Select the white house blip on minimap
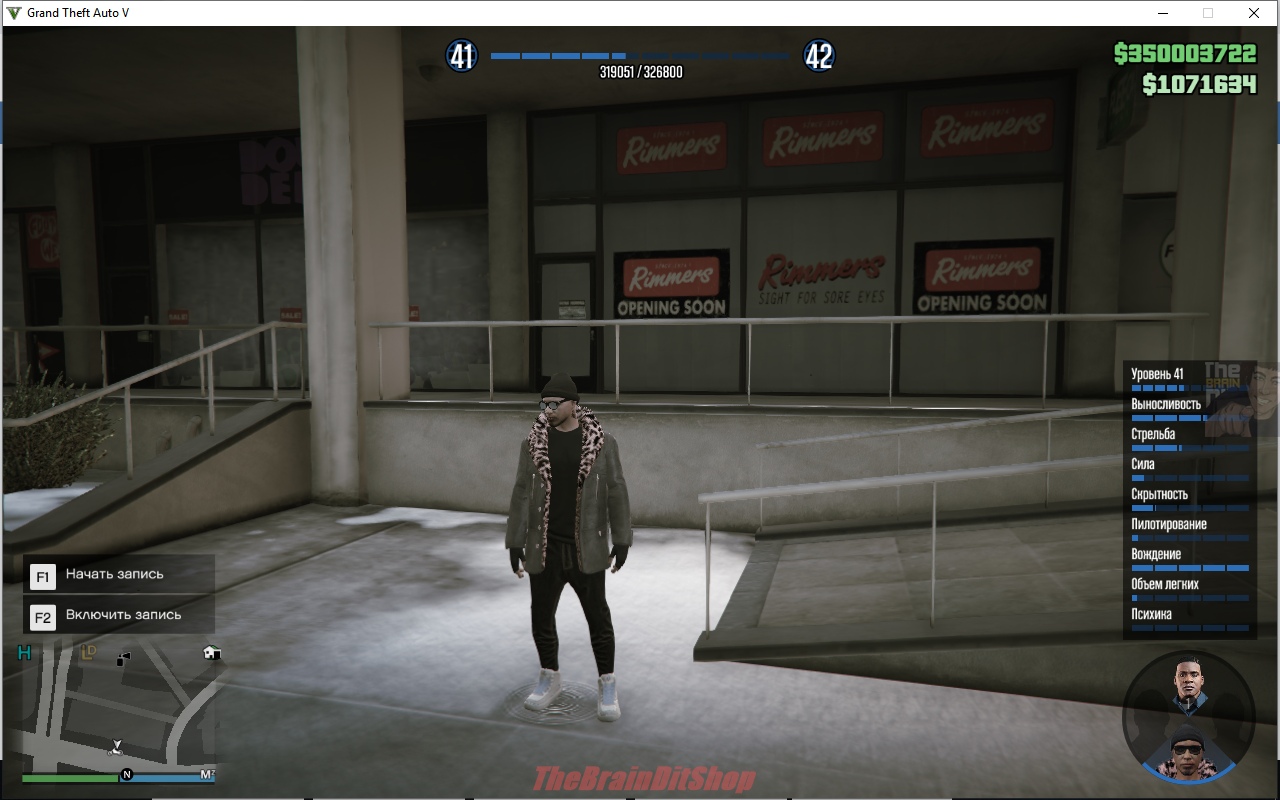The width and height of the screenshot is (1280, 800). [211, 653]
